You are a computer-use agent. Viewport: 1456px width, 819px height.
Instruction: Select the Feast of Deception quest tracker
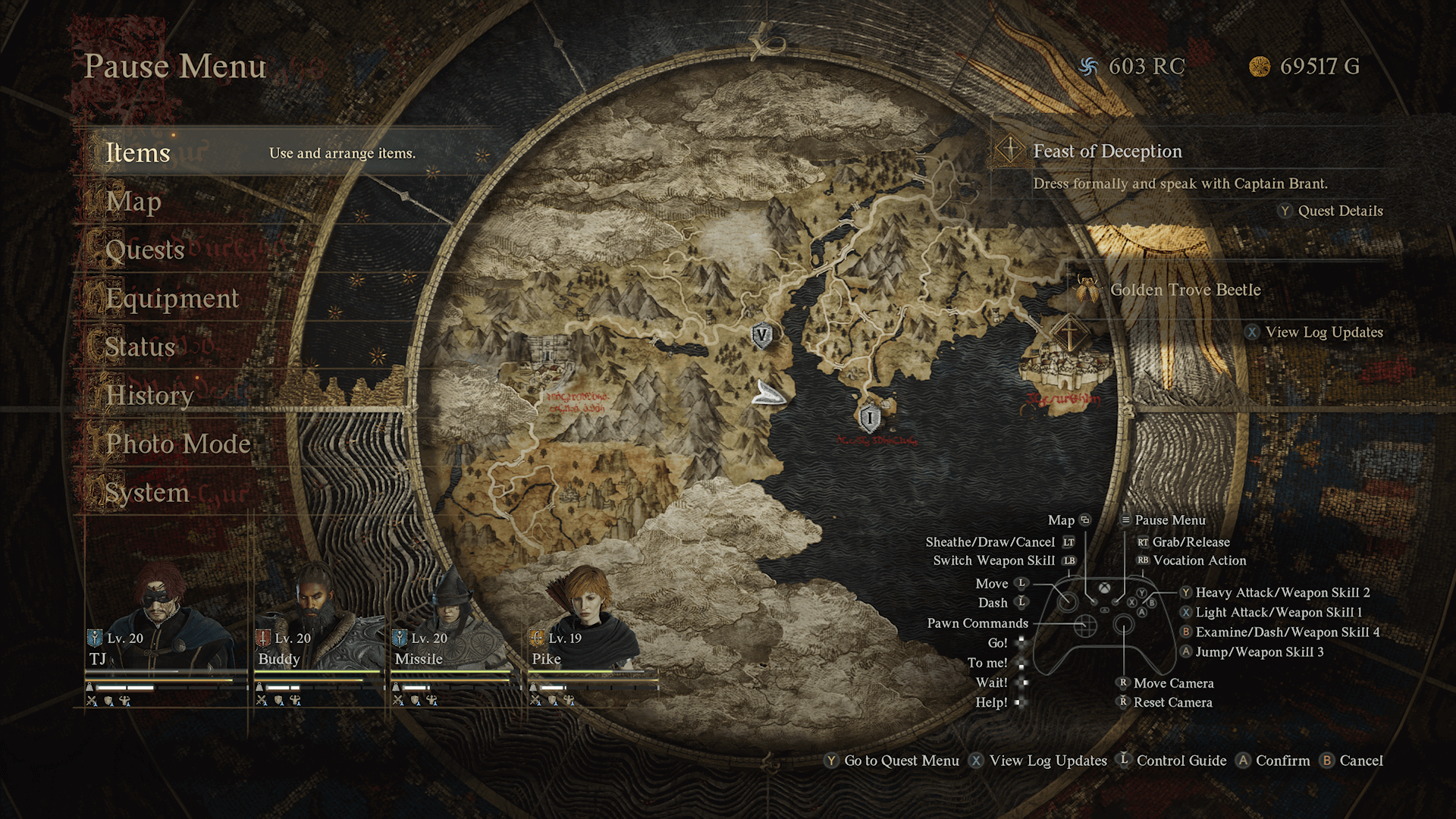tap(1107, 152)
